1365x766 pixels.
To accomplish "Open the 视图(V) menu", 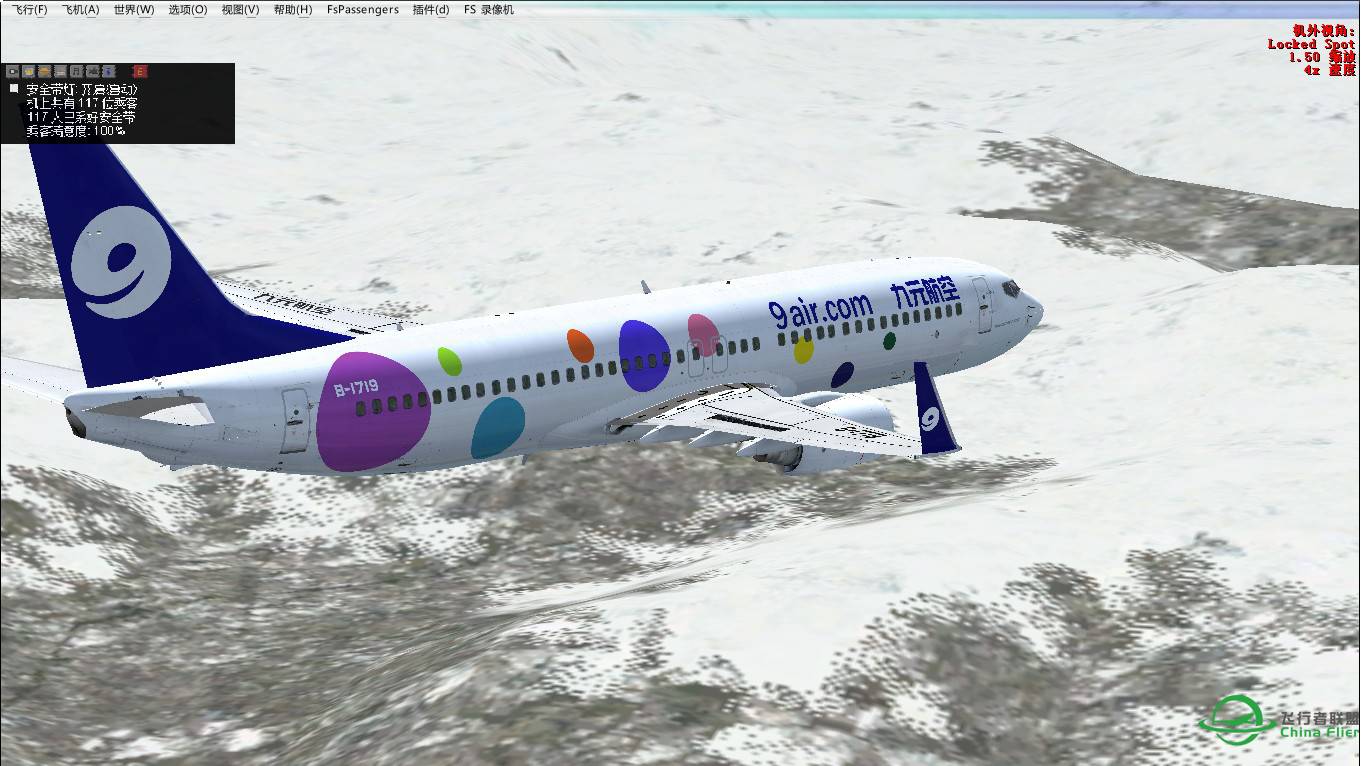I will [242, 9].
